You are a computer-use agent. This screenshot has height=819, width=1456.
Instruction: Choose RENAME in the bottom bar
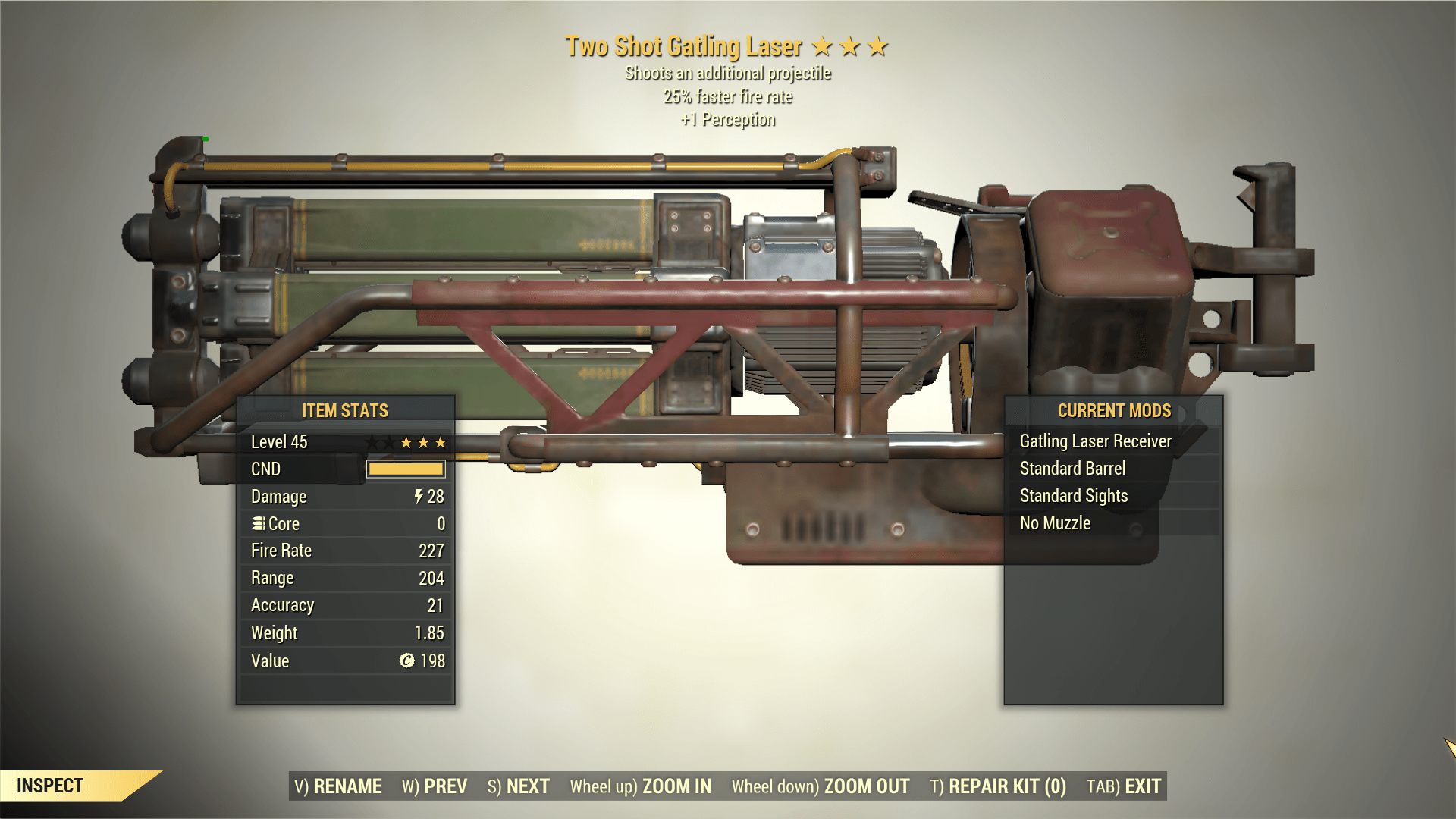[338, 786]
